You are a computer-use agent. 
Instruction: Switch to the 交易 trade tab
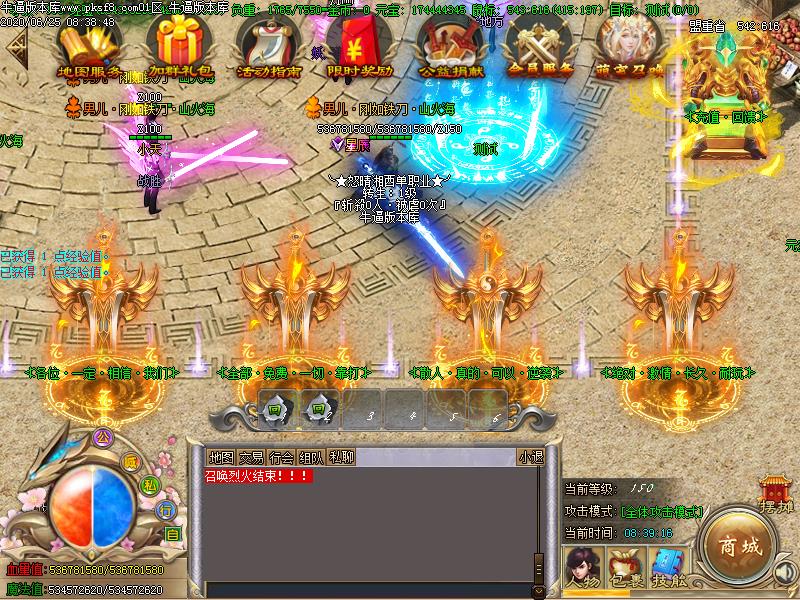click(251, 458)
